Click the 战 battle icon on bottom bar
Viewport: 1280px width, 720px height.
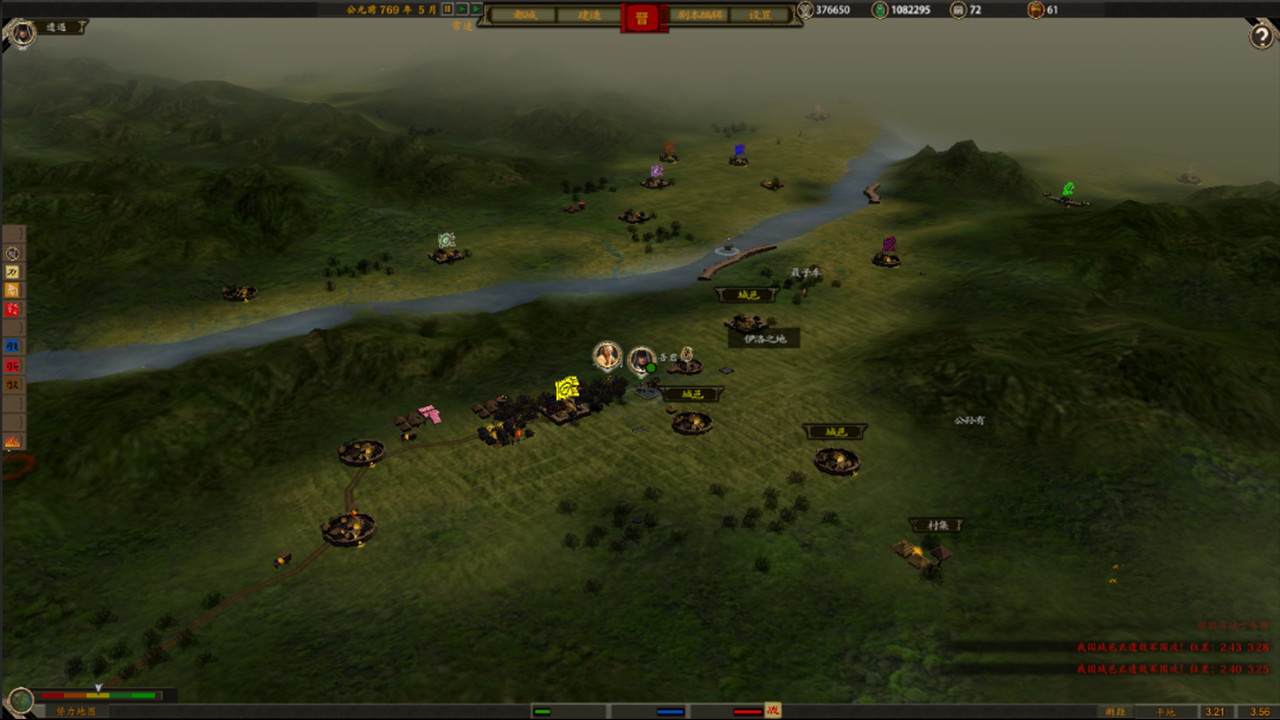(x=772, y=711)
